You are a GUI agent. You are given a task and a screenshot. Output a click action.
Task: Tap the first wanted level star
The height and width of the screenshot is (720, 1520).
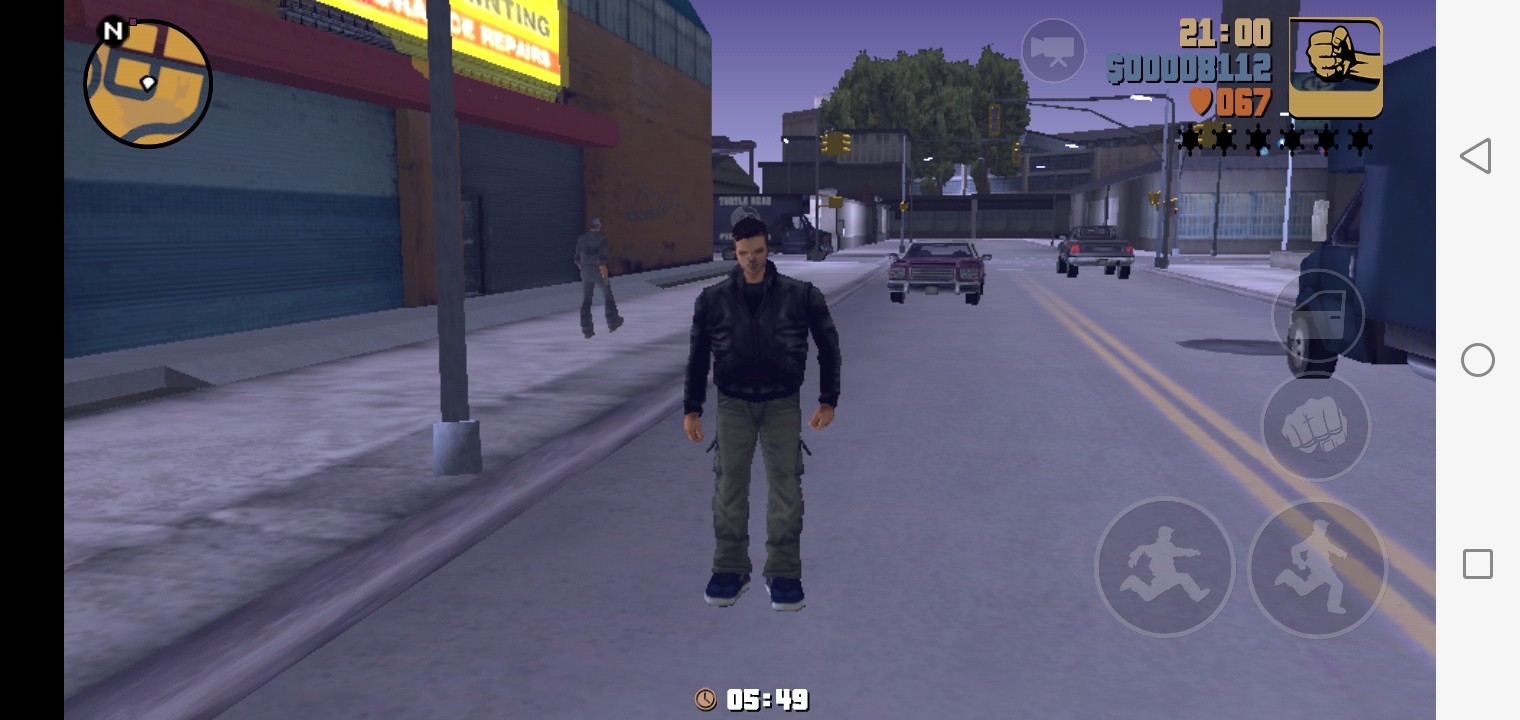coord(1189,140)
